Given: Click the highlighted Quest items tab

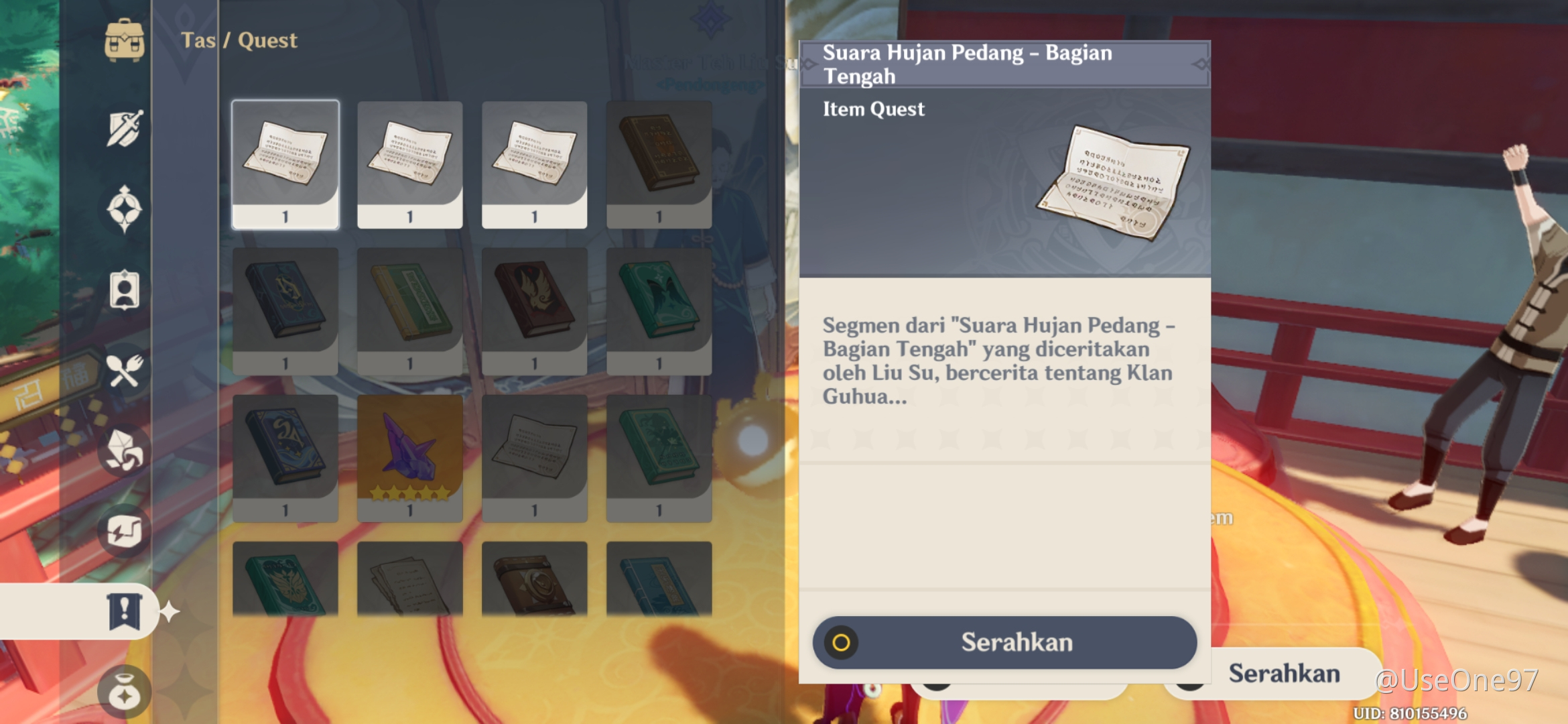Looking at the screenshot, I should coord(125,611).
